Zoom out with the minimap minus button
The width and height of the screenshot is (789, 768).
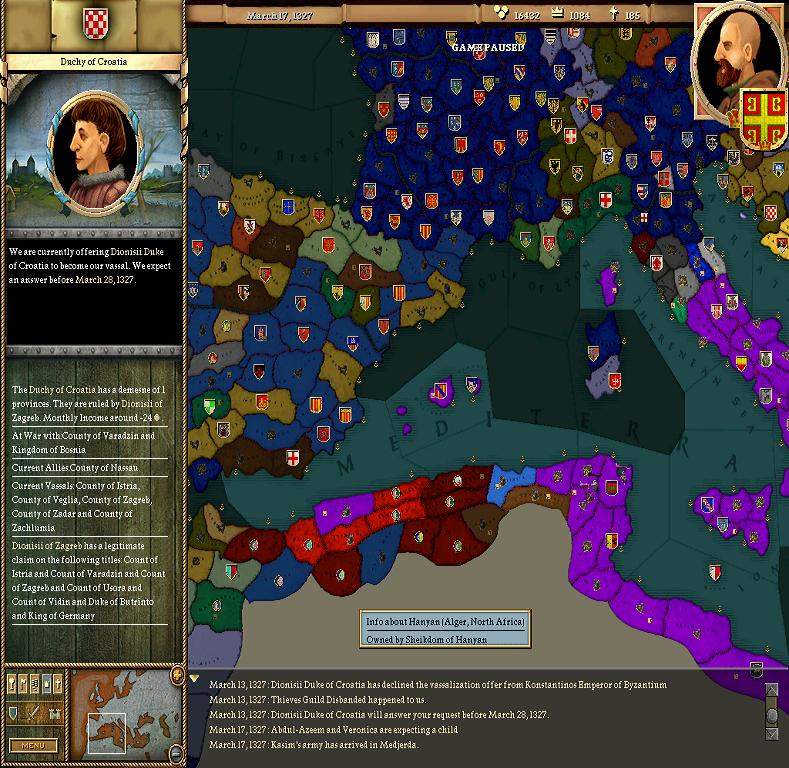(x=176, y=754)
